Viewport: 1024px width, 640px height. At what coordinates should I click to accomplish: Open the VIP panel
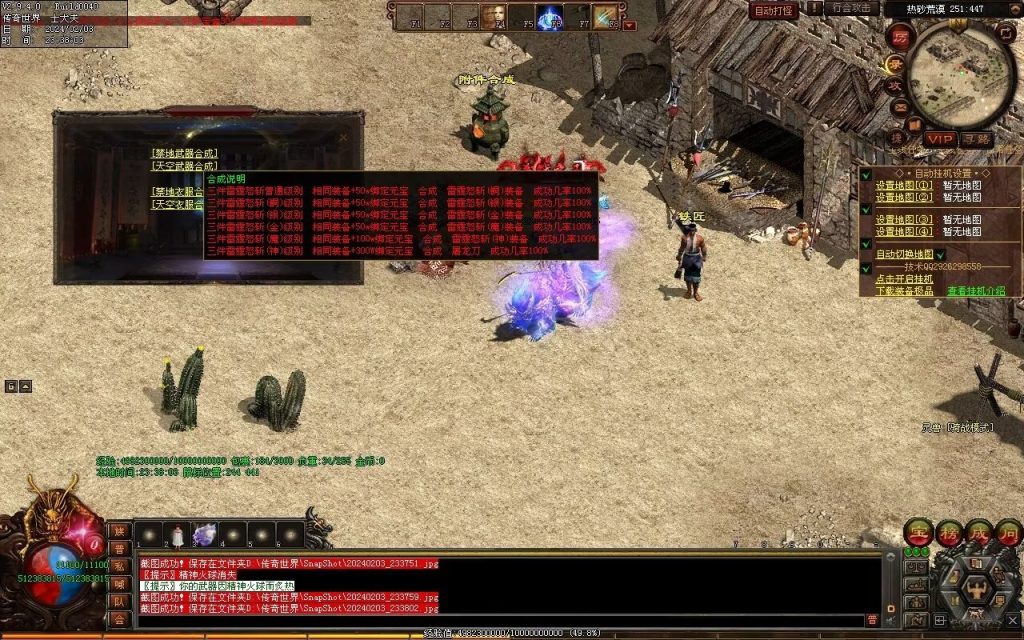click(939, 139)
